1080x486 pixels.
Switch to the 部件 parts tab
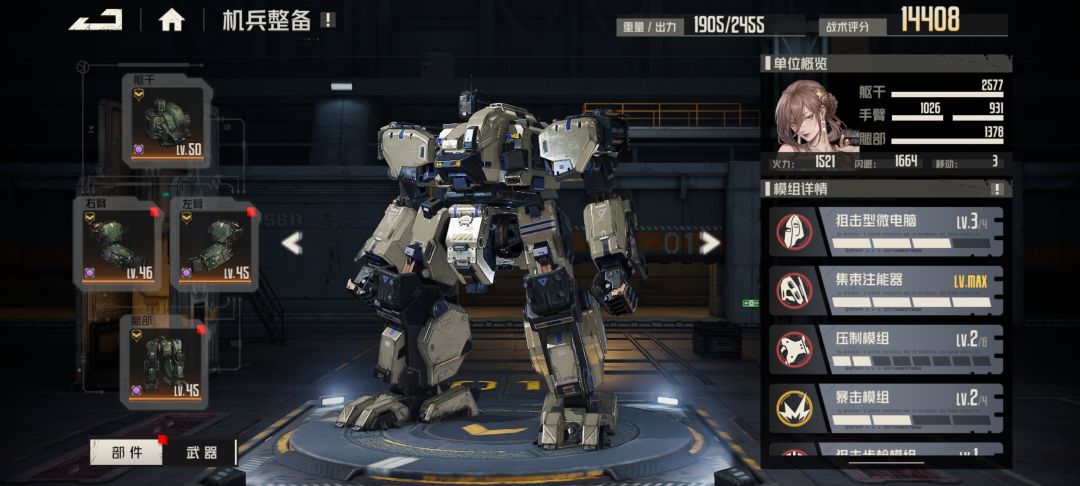[x=126, y=452]
